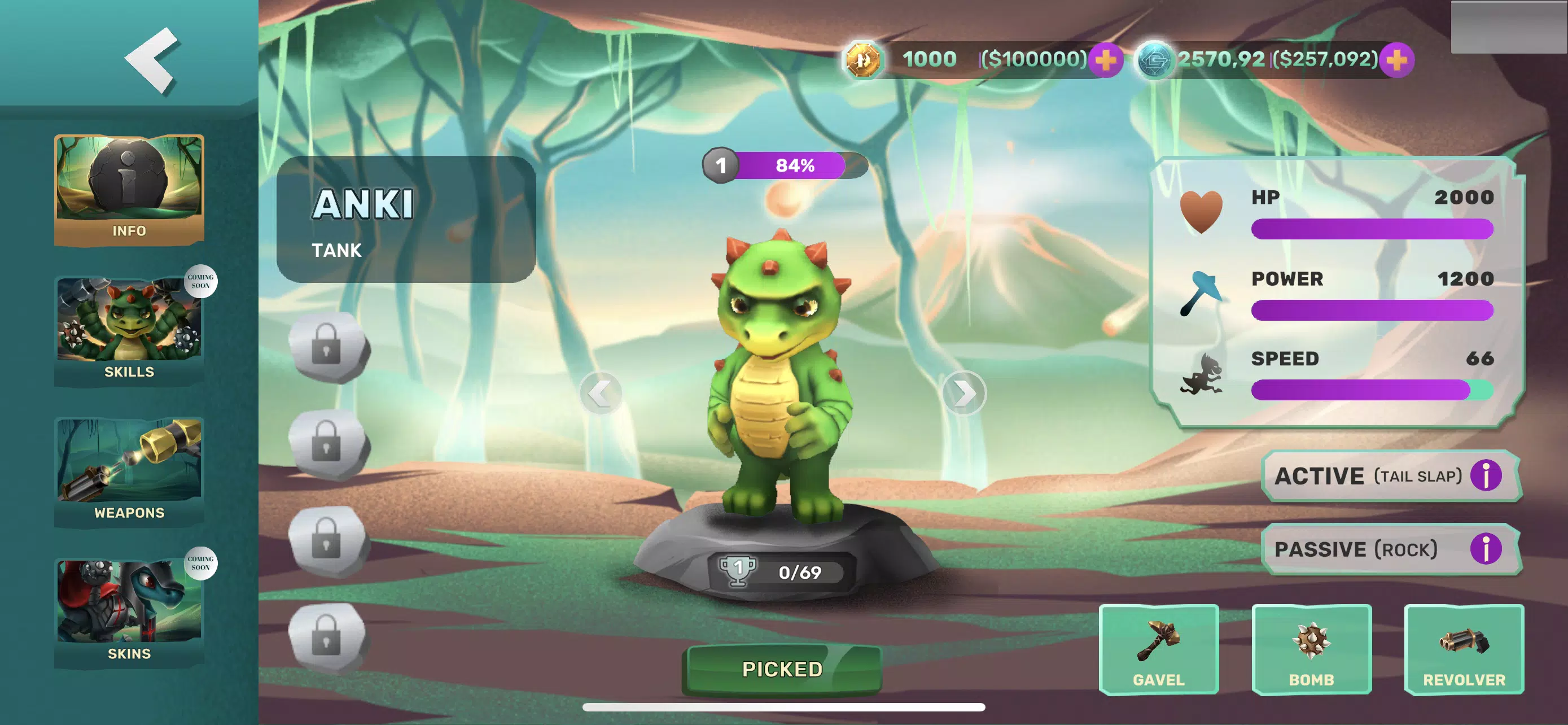This screenshot has width=1568, height=725.
Task: Select the Skins tab
Action: tap(129, 612)
